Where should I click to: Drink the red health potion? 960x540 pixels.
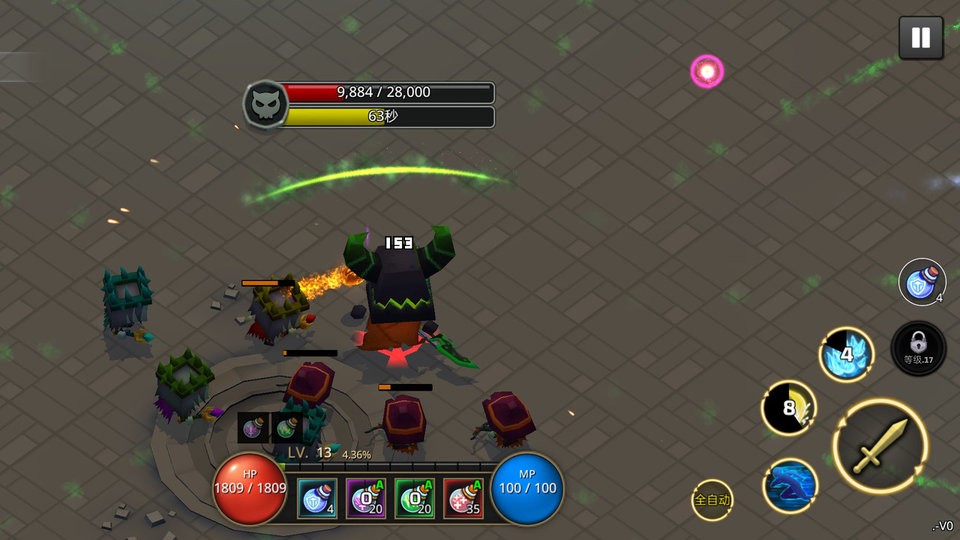click(463, 497)
